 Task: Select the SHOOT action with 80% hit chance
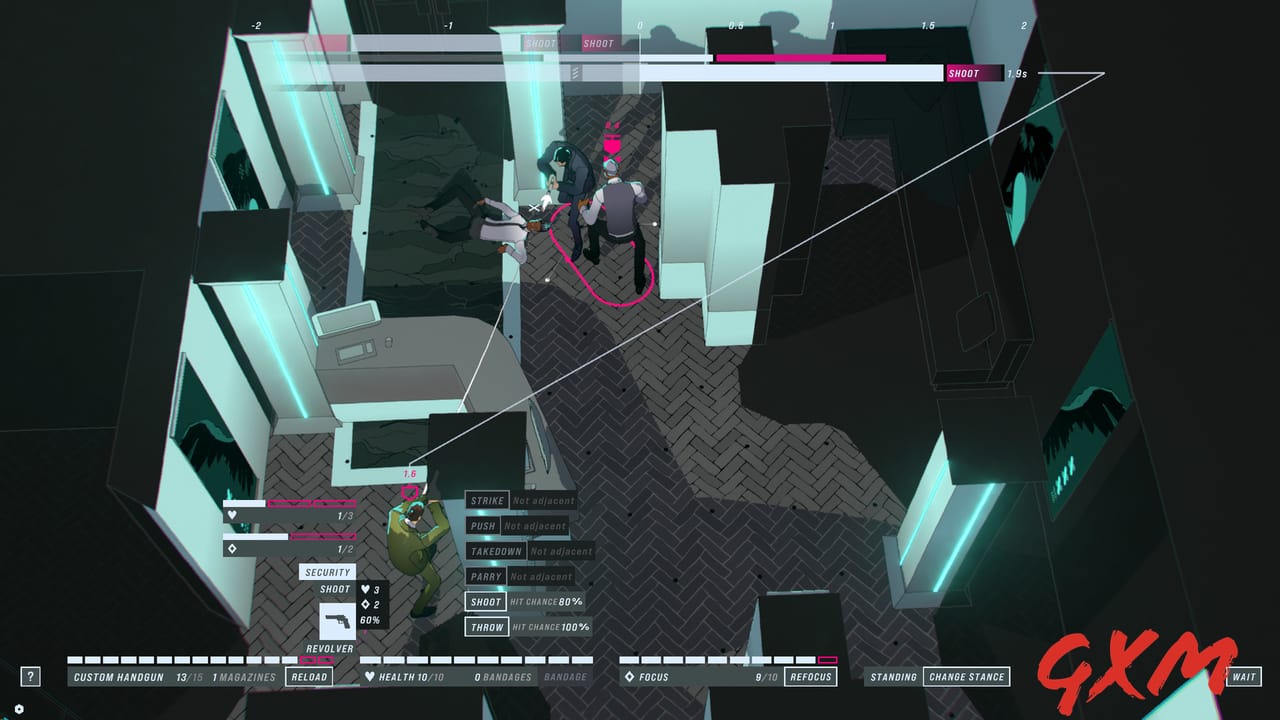(x=486, y=601)
